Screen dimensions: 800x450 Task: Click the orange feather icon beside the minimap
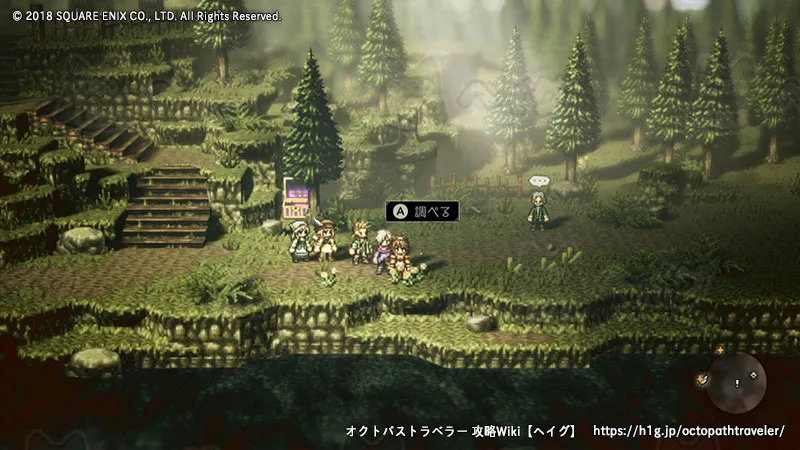point(703,378)
